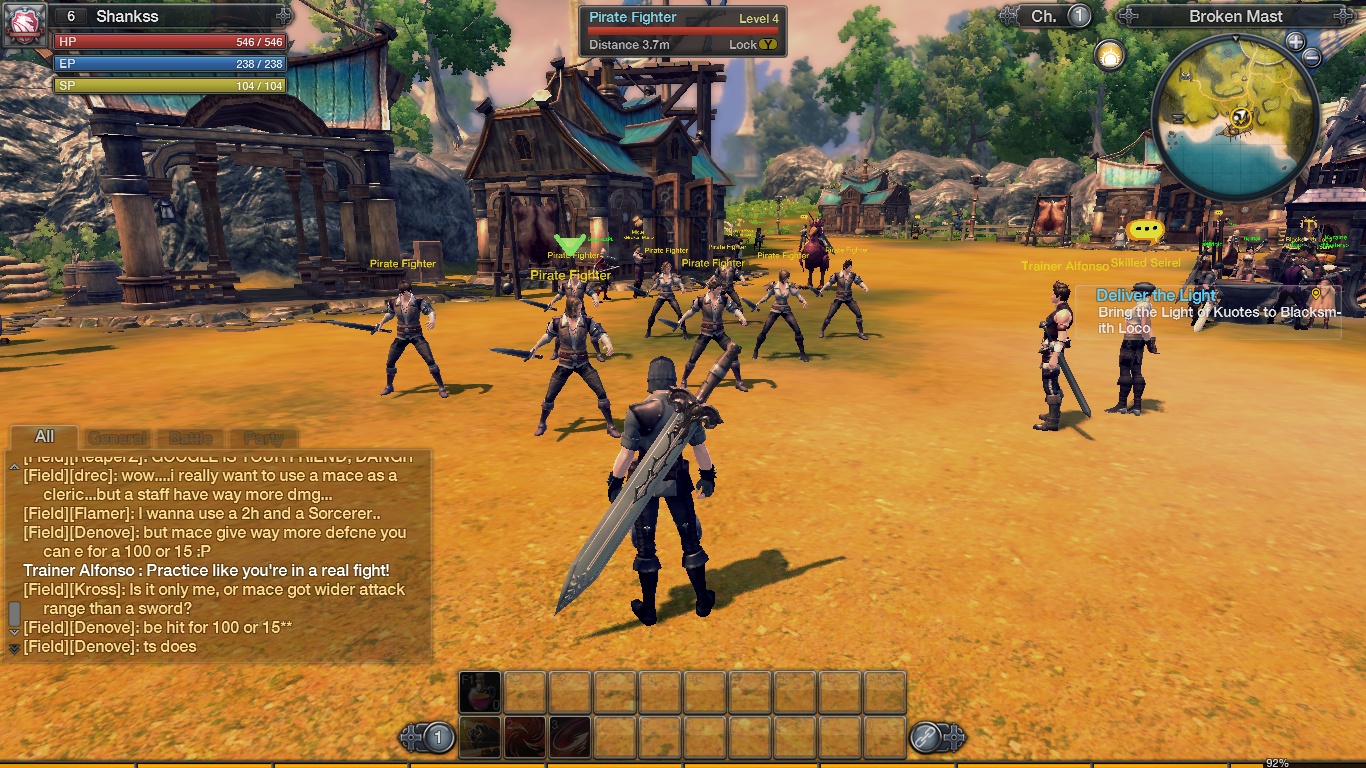Zoom in the minimap with the plus button

[1295, 42]
